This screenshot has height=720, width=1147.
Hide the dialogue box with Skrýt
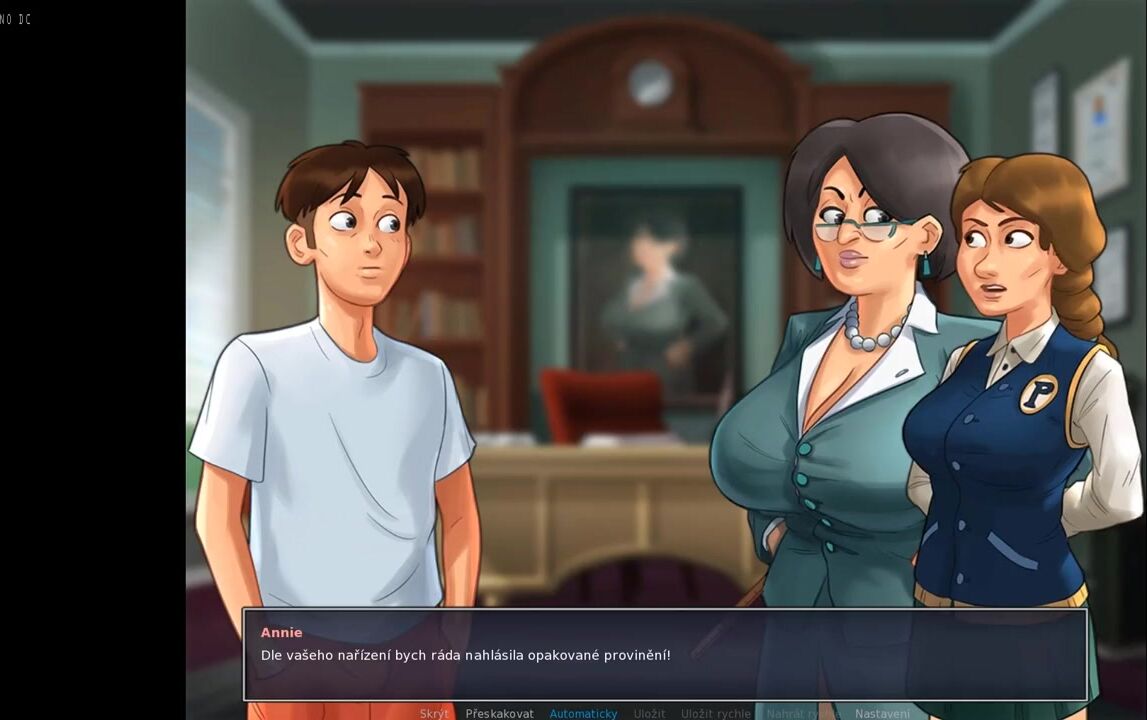click(434, 713)
